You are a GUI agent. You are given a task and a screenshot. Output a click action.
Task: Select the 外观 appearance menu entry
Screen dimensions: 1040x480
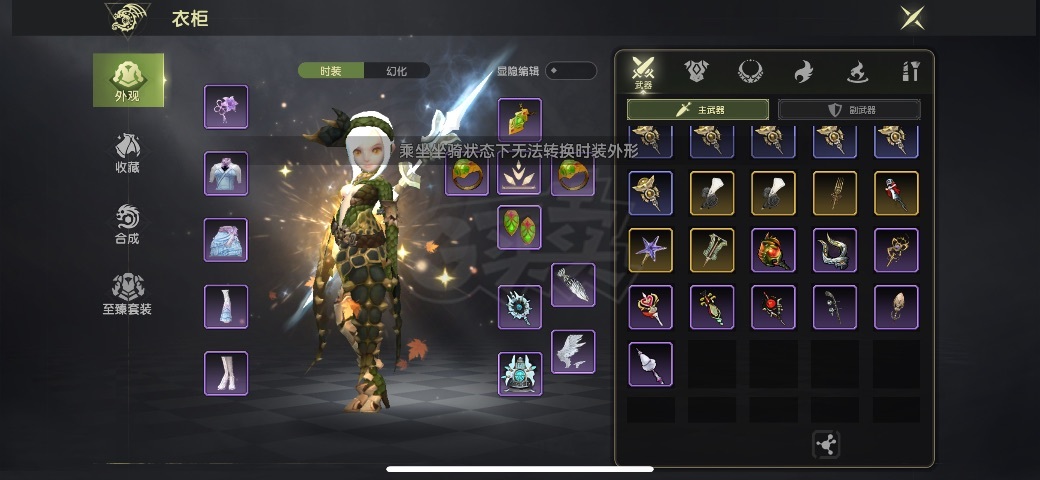click(x=128, y=80)
